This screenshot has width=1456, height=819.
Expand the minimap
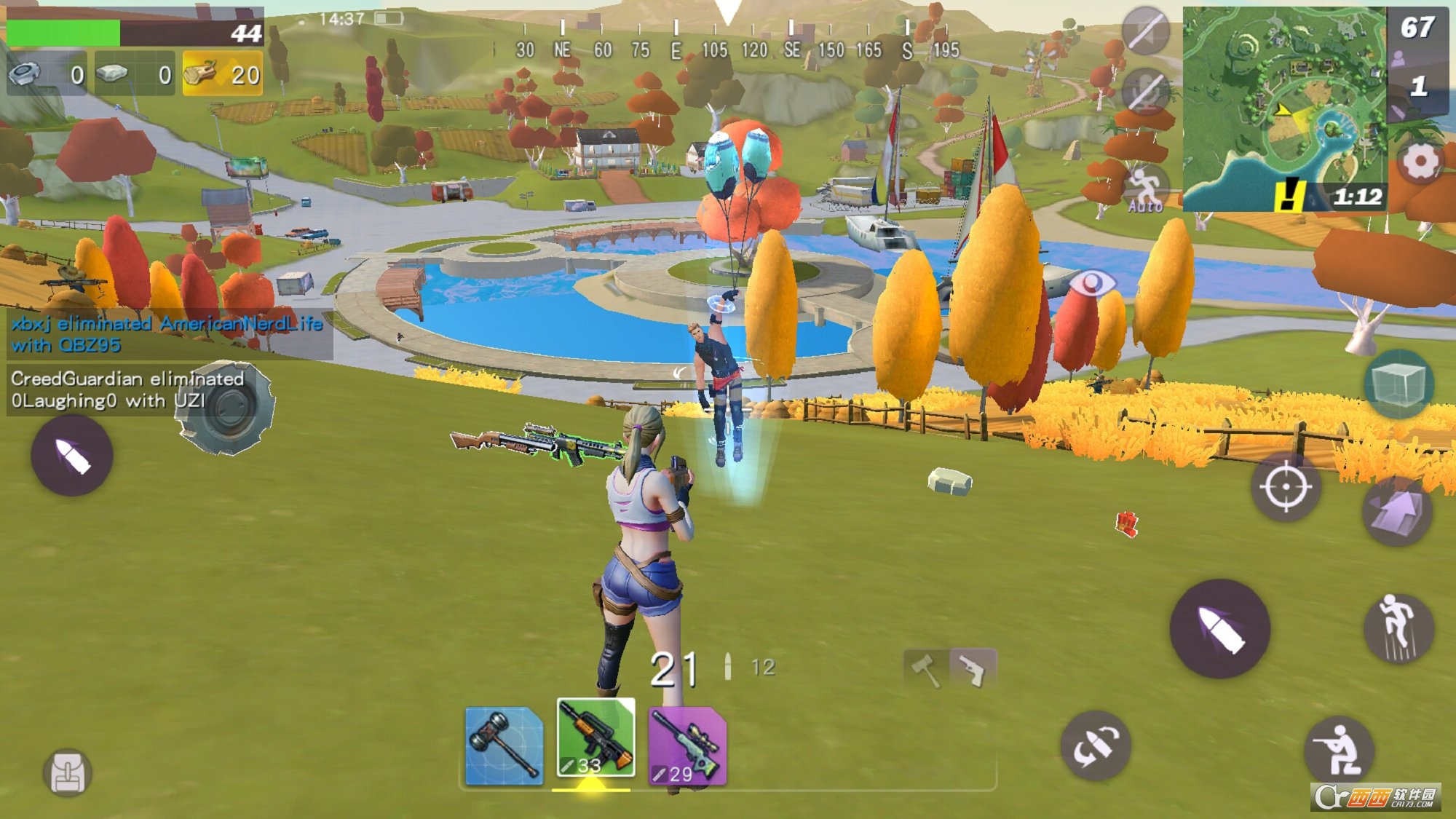click(x=1284, y=109)
